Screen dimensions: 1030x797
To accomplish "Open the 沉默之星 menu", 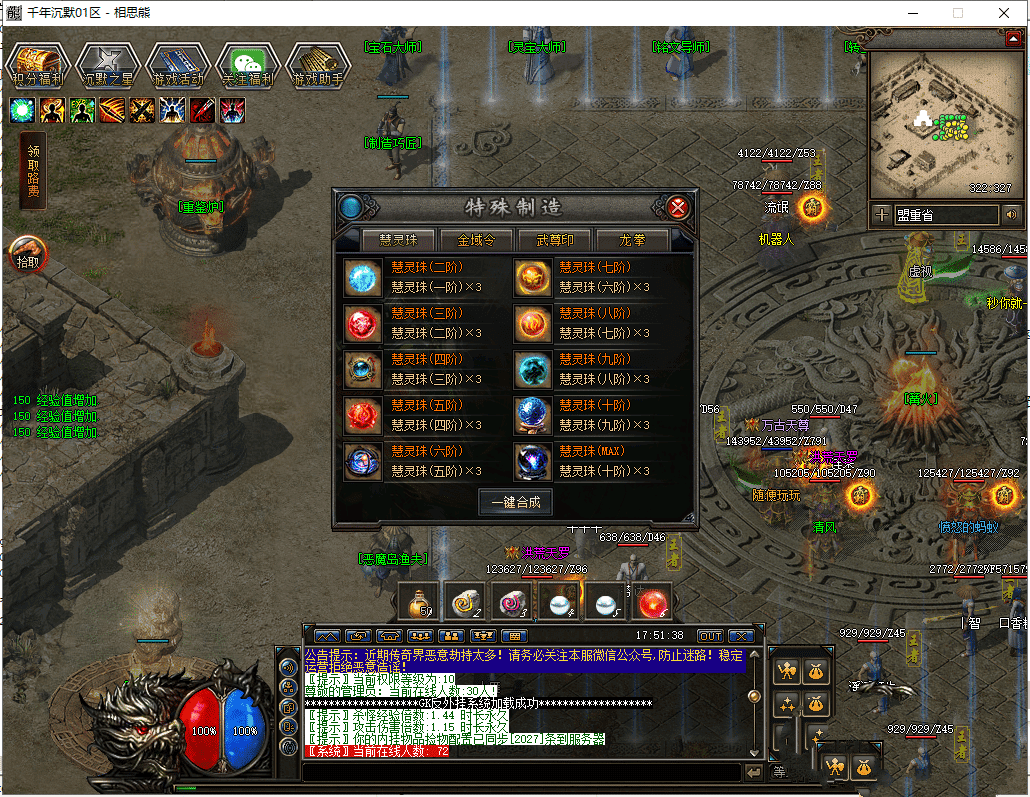I will 107,65.
